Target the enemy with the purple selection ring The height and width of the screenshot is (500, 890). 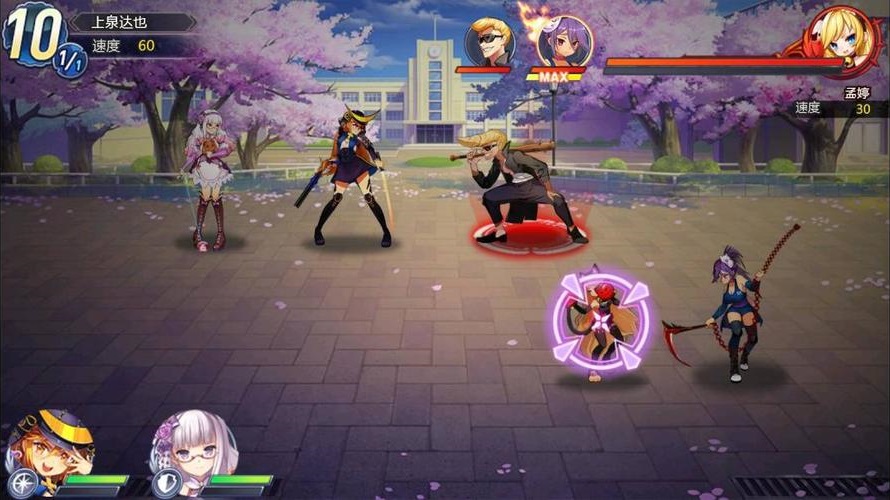tap(600, 322)
